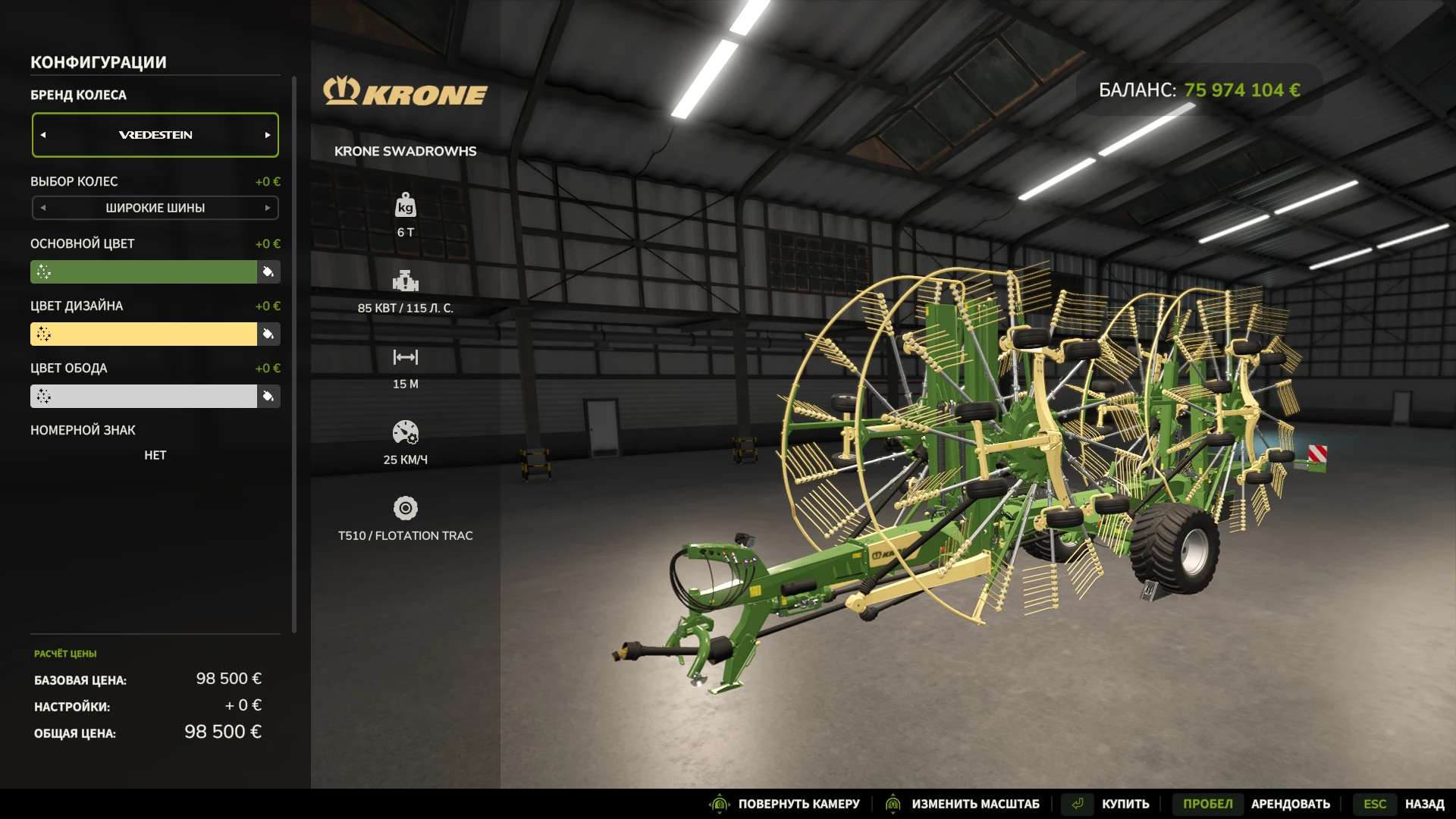Switch wheel brand to next option
Viewport: 1456px width, 819px height.
tap(267, 135)
